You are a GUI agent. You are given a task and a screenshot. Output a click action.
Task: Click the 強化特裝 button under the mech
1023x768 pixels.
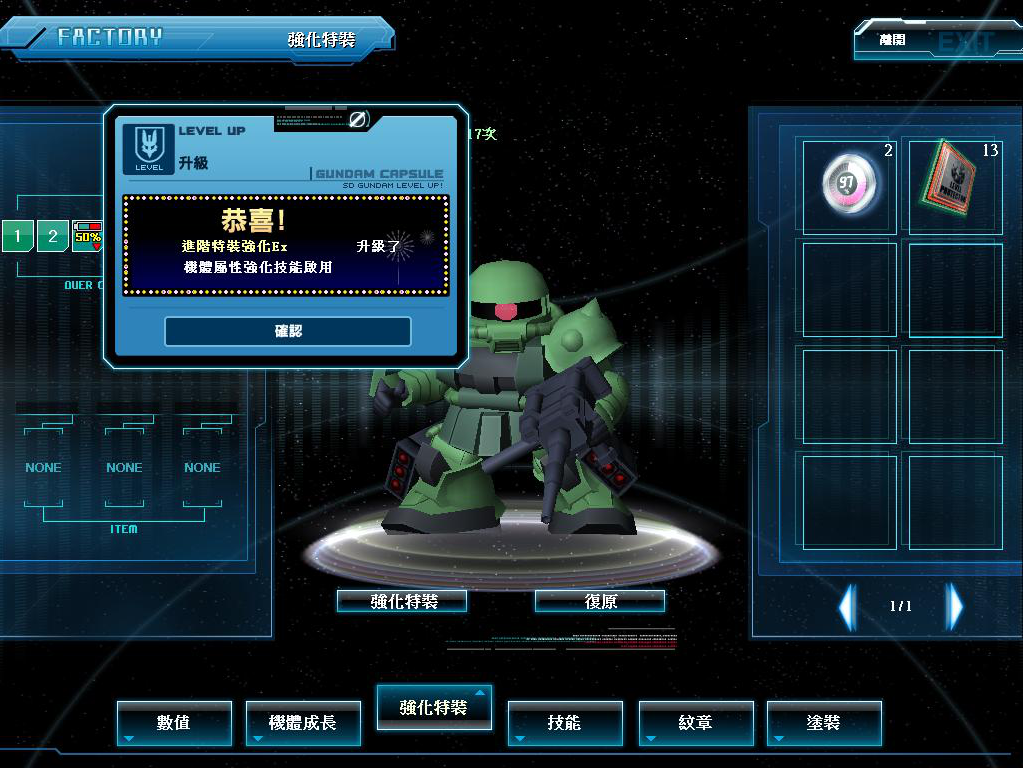tap(402, 601)
